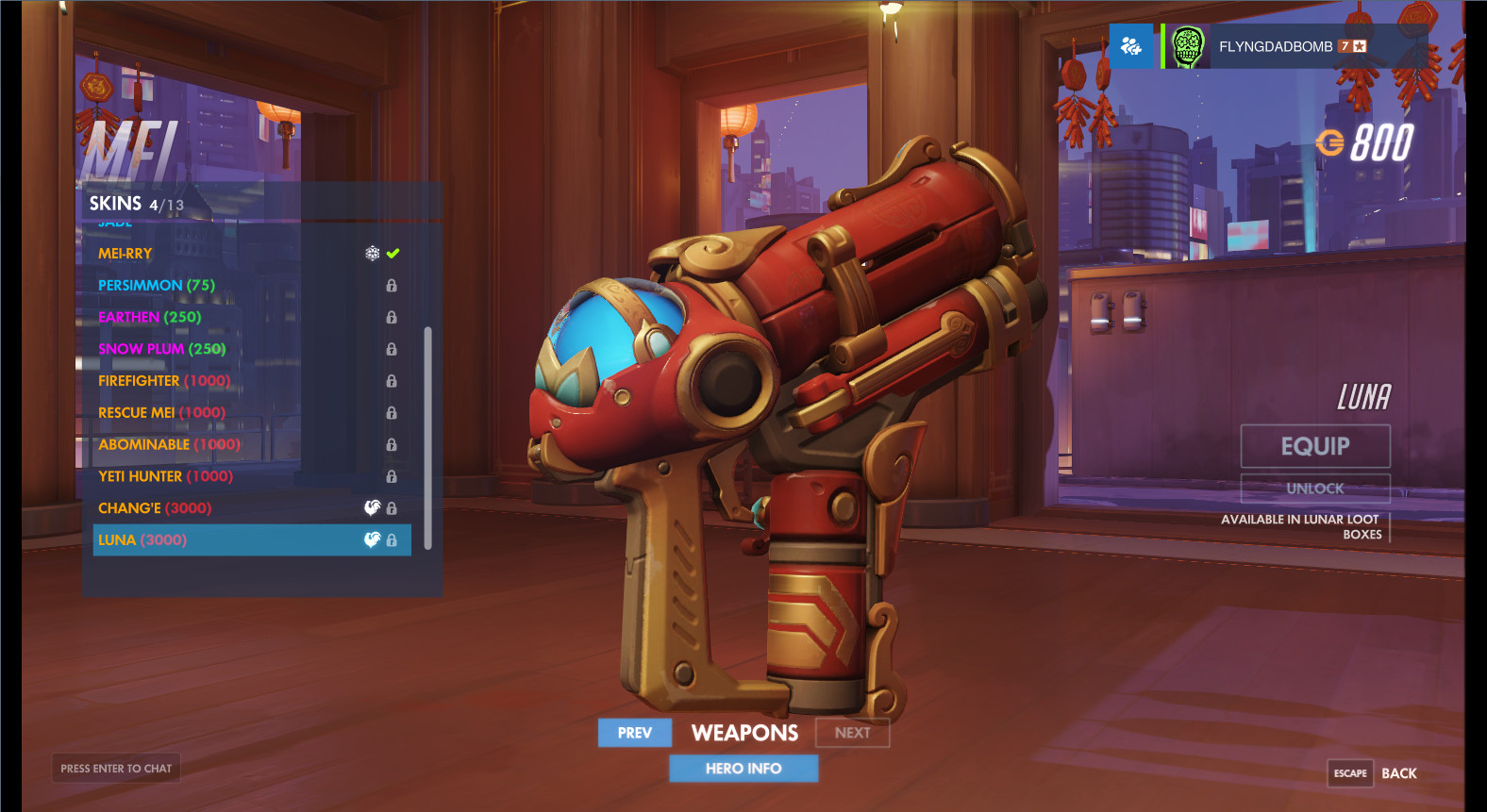
Task: Open the chat box prompt
Action: tap(116, 769)
